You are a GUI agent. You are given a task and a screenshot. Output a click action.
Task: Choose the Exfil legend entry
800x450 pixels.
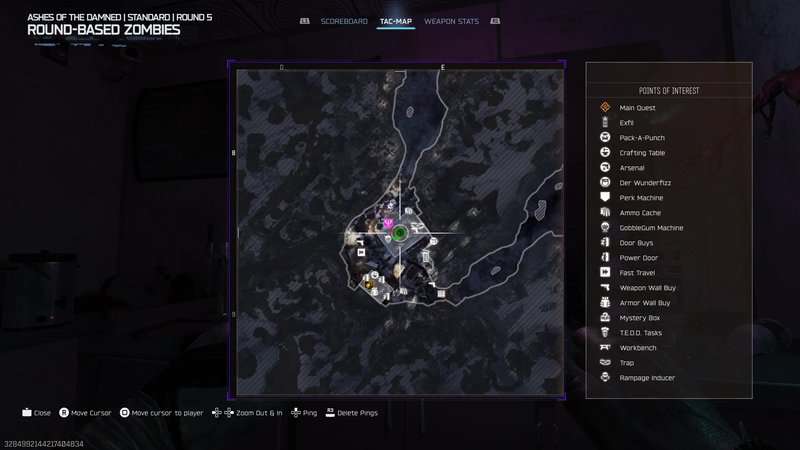tap(627, 123)
